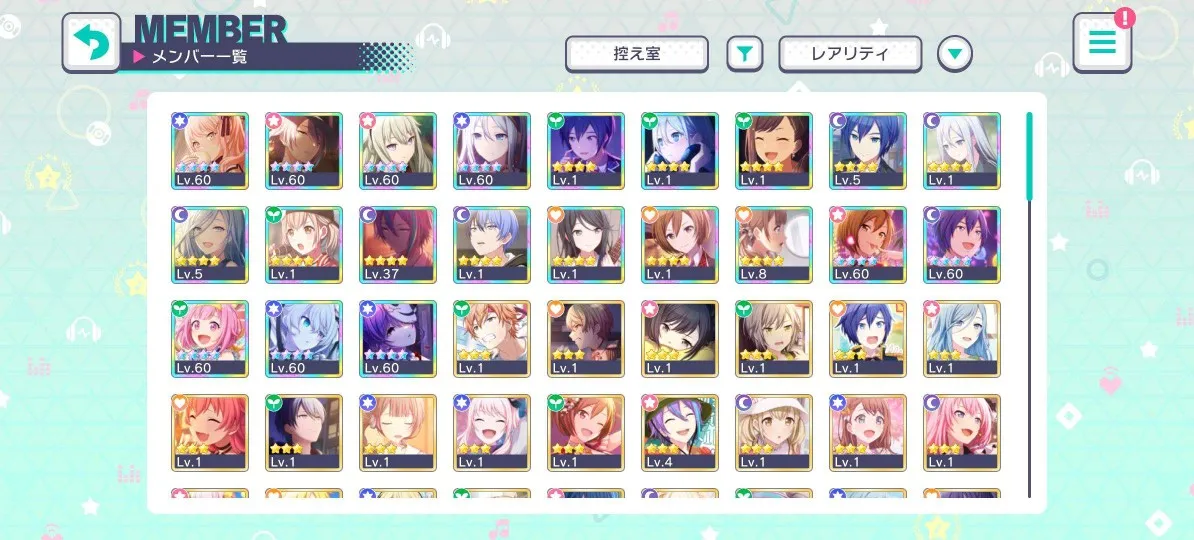This screenshot has height=540, width=1194.
Task: Open the hamburger menu
Action: [x=1102, y=43]
